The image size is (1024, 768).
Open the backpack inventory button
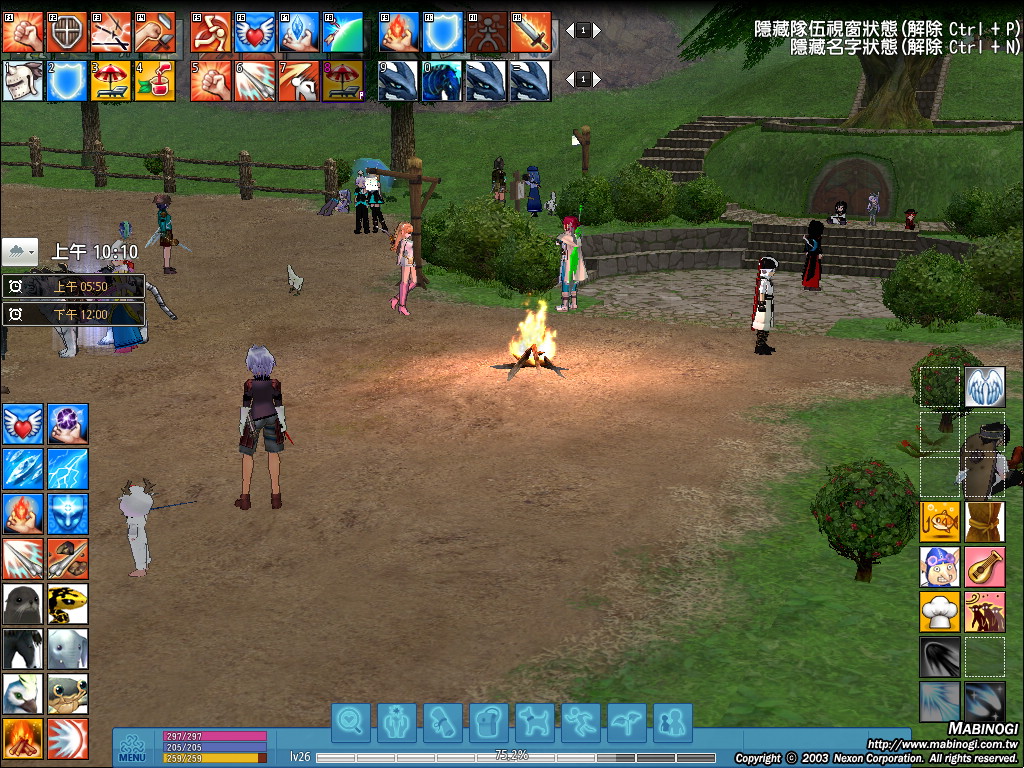pos(489,722)
